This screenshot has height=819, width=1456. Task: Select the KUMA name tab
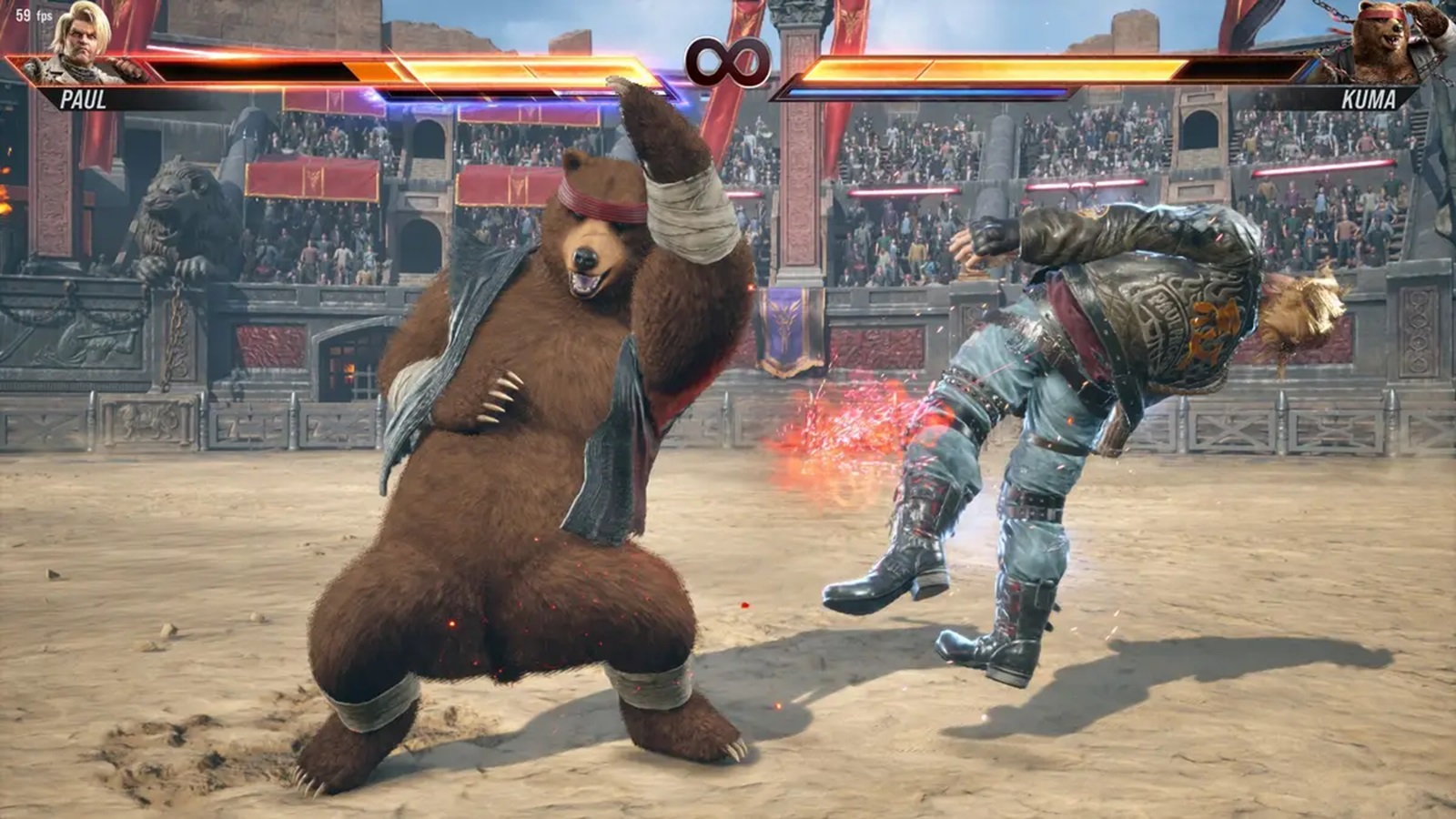pos(1370,99)
